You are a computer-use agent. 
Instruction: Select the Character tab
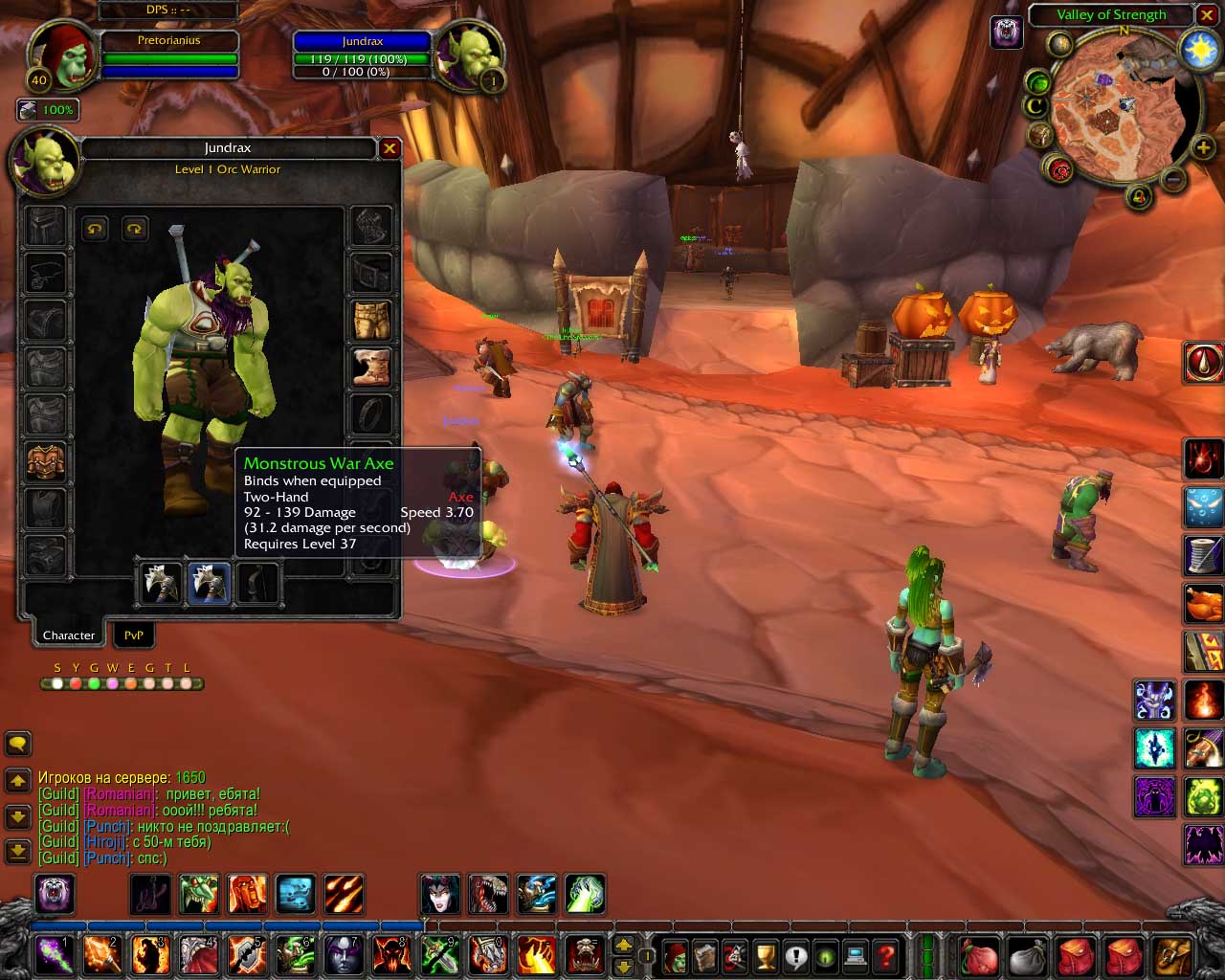point(69,635)
